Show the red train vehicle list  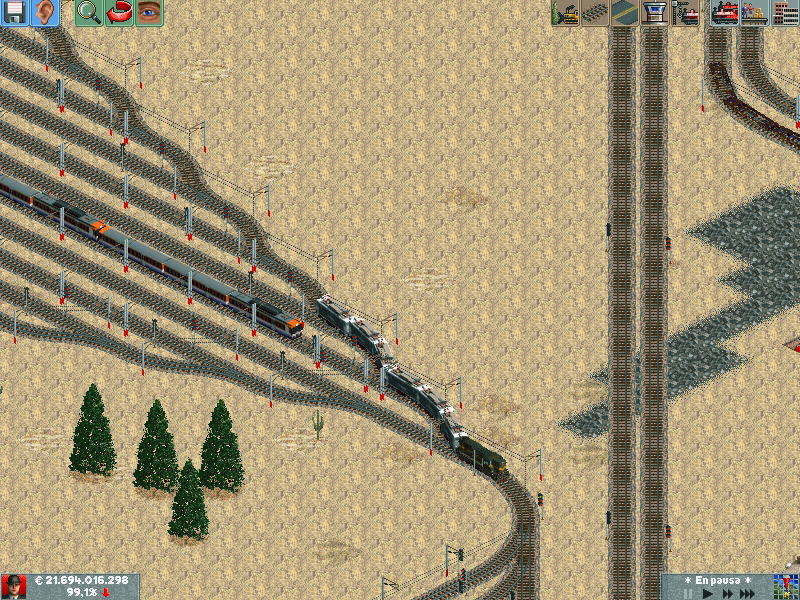723,13
